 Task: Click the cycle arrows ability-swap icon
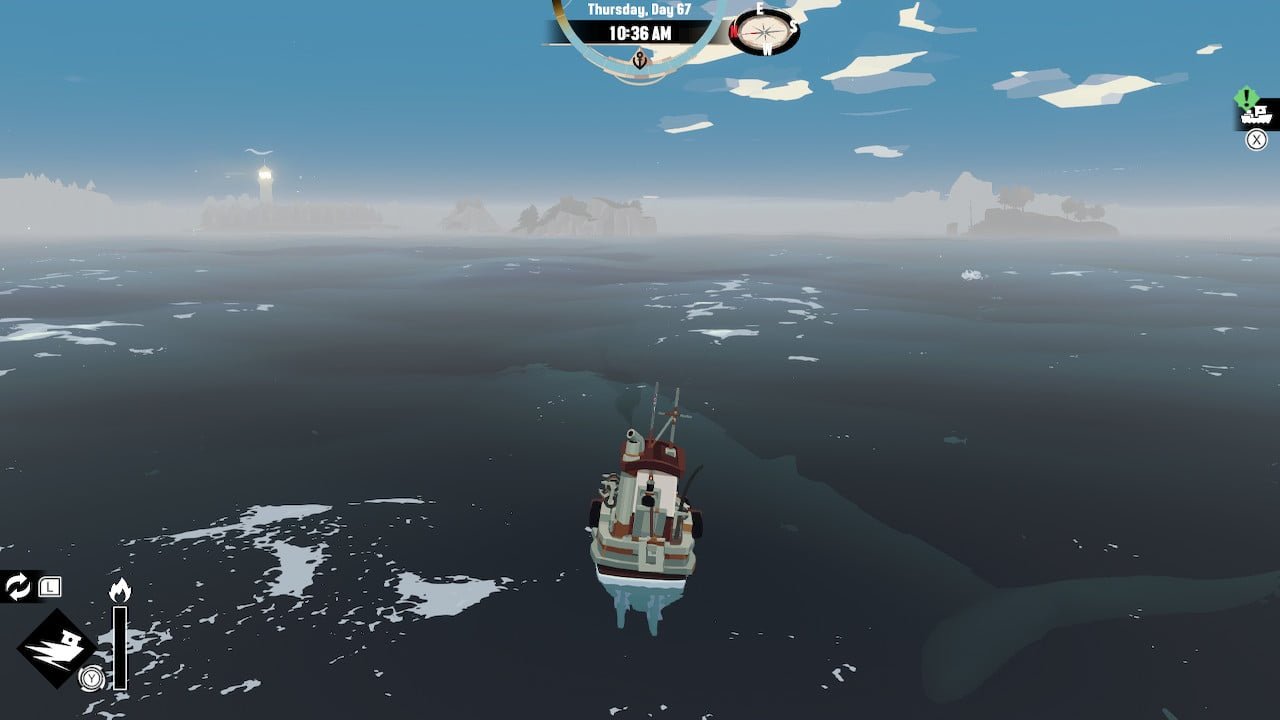[x=18, y=586]
